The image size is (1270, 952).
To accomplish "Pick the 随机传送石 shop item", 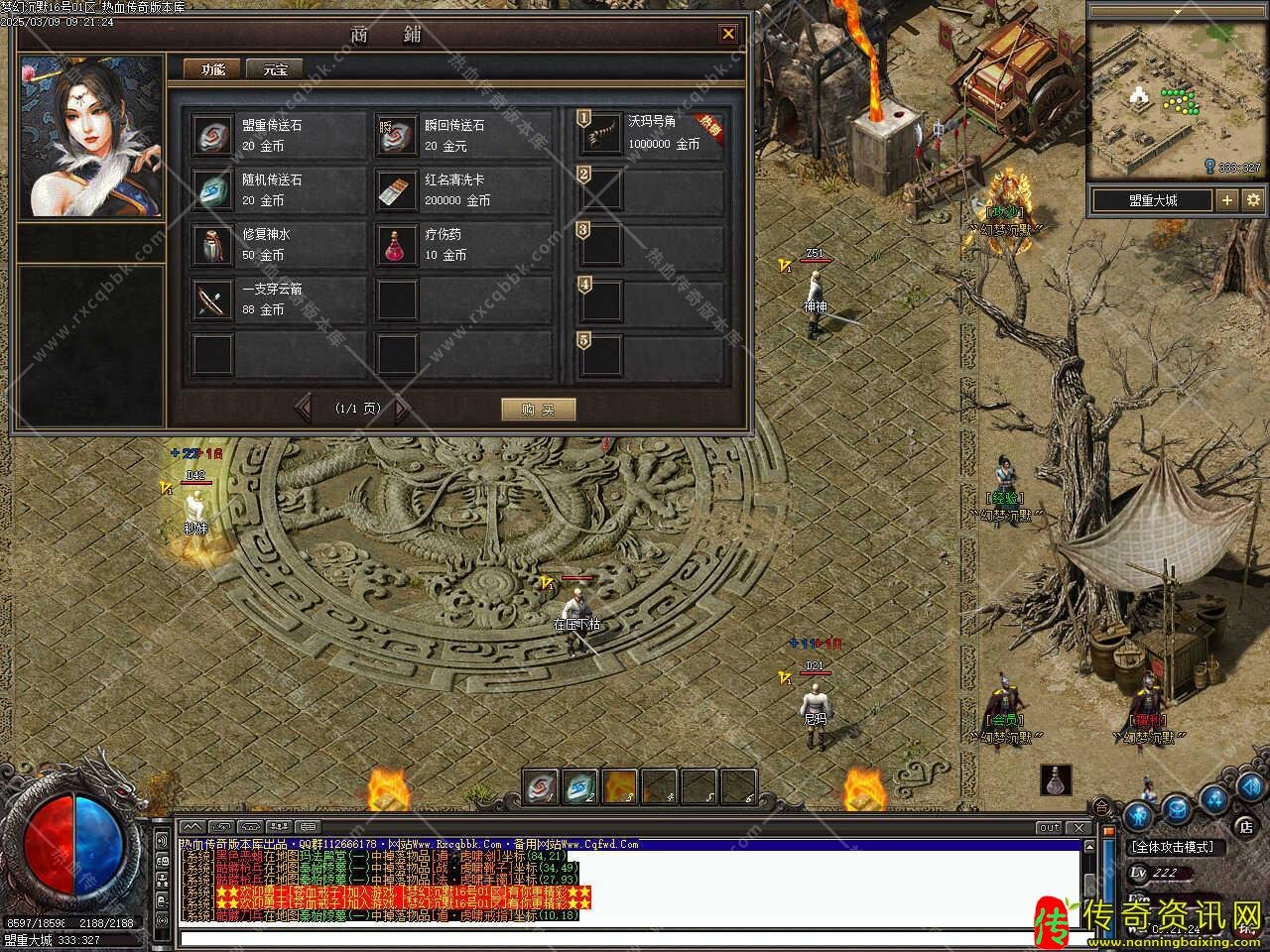I will tap(212, 190).
